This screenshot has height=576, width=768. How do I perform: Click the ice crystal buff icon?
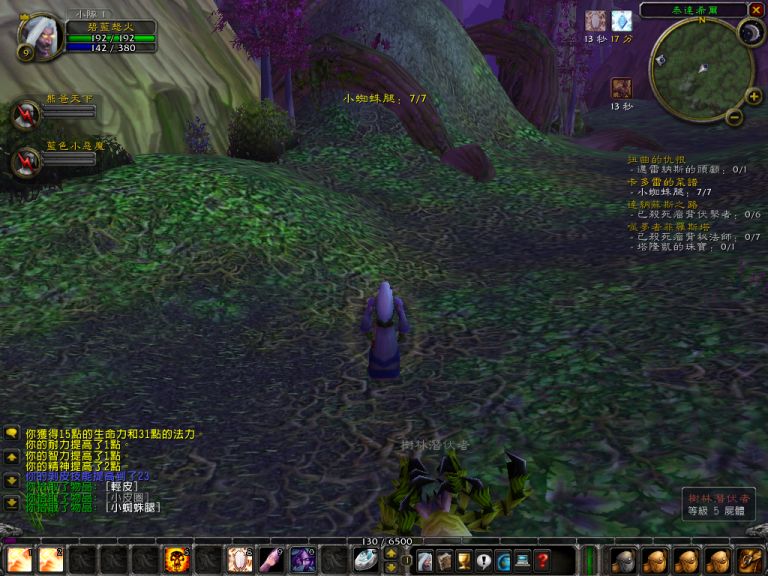point(622,21)
